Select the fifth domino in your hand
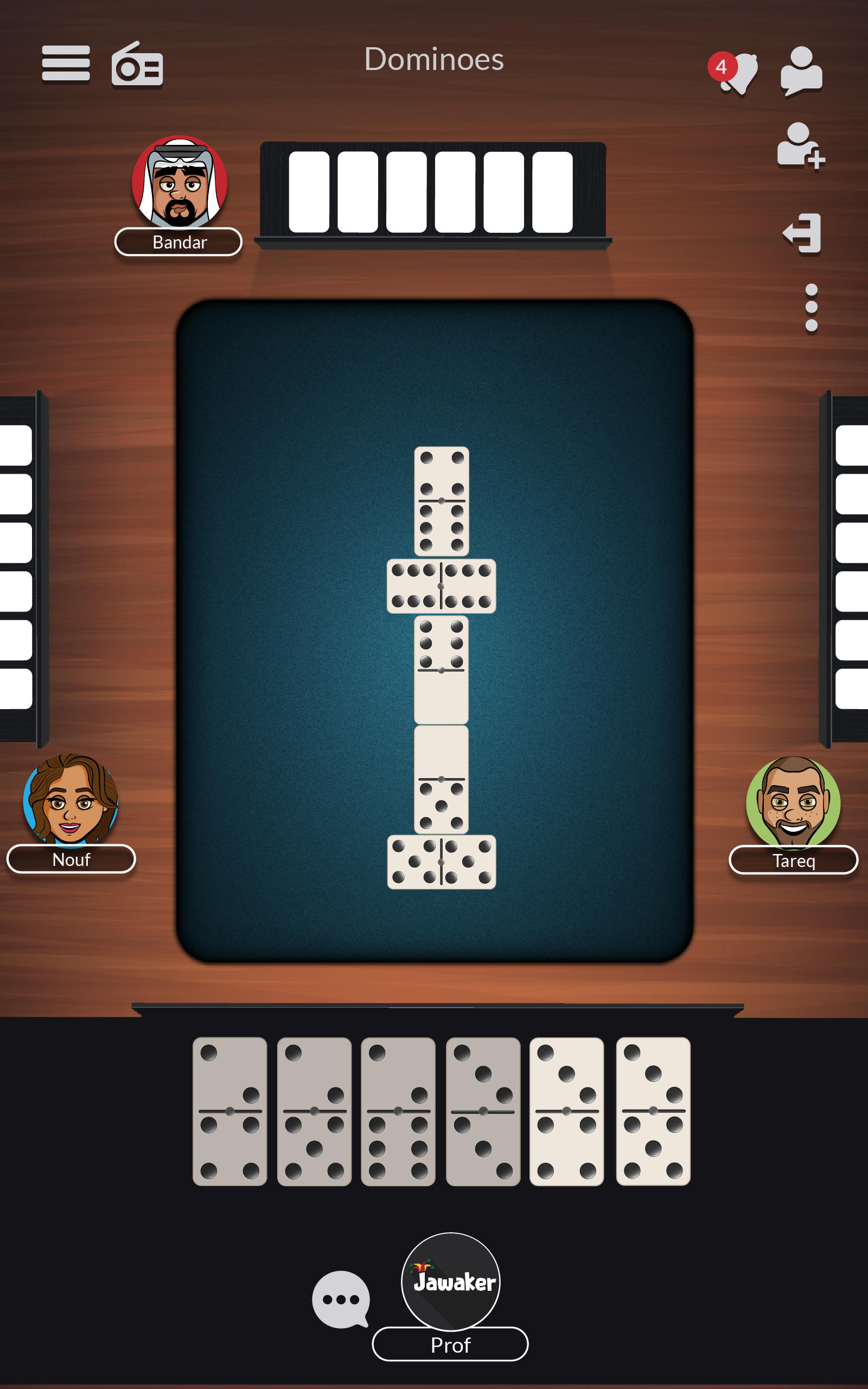This screenshot has height=1389, width=868. tap(565, 1111)
